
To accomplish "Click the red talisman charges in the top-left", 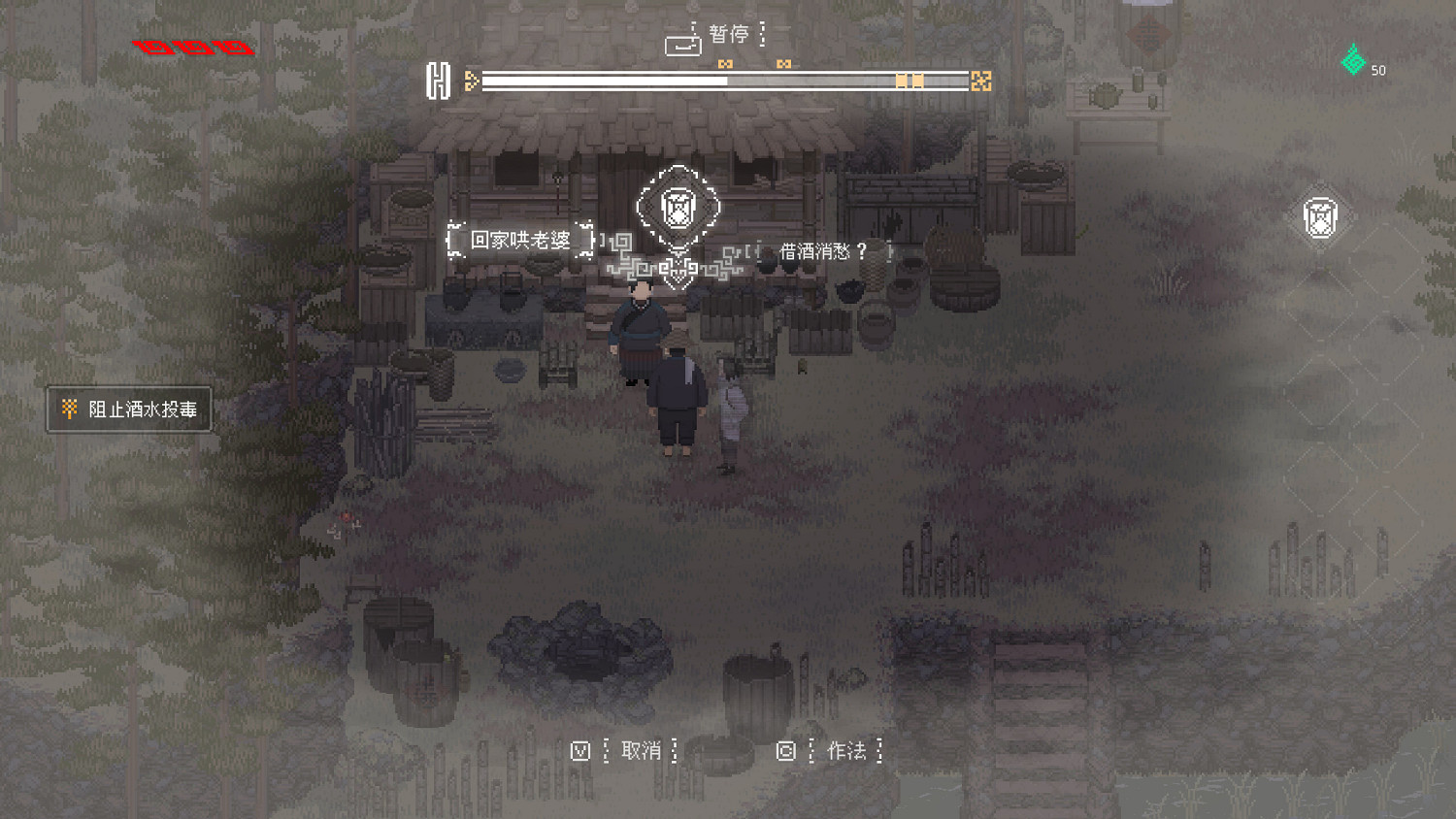I will (192, 46).
